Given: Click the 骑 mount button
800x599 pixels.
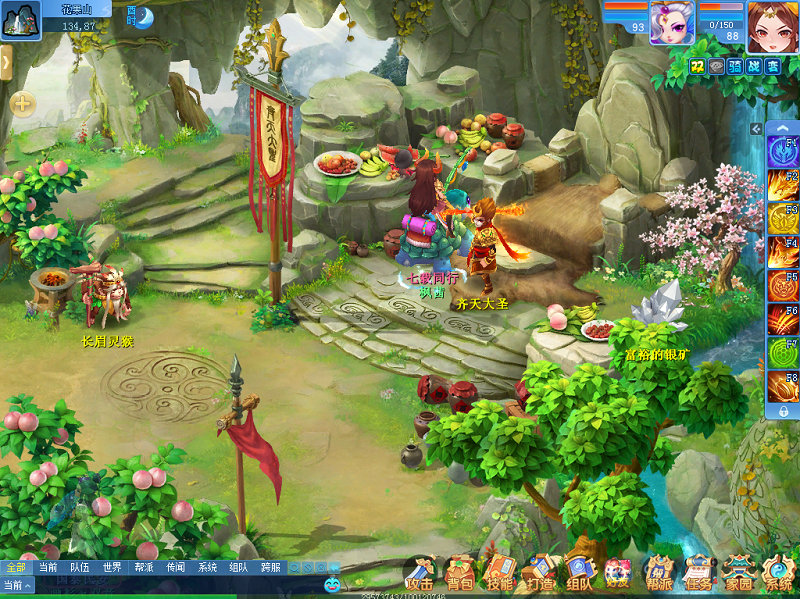Looking at the screenshot, I should [736, 66].
